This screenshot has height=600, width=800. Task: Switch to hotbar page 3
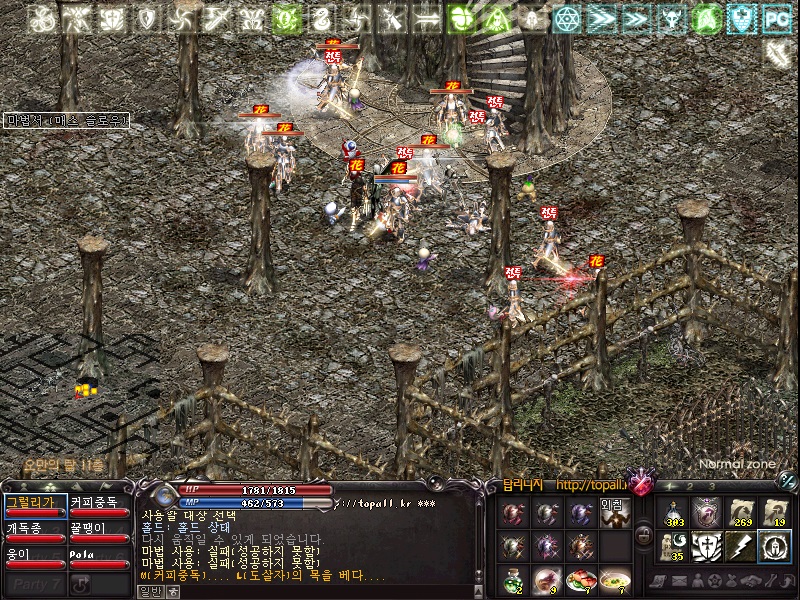pos(712,487)
